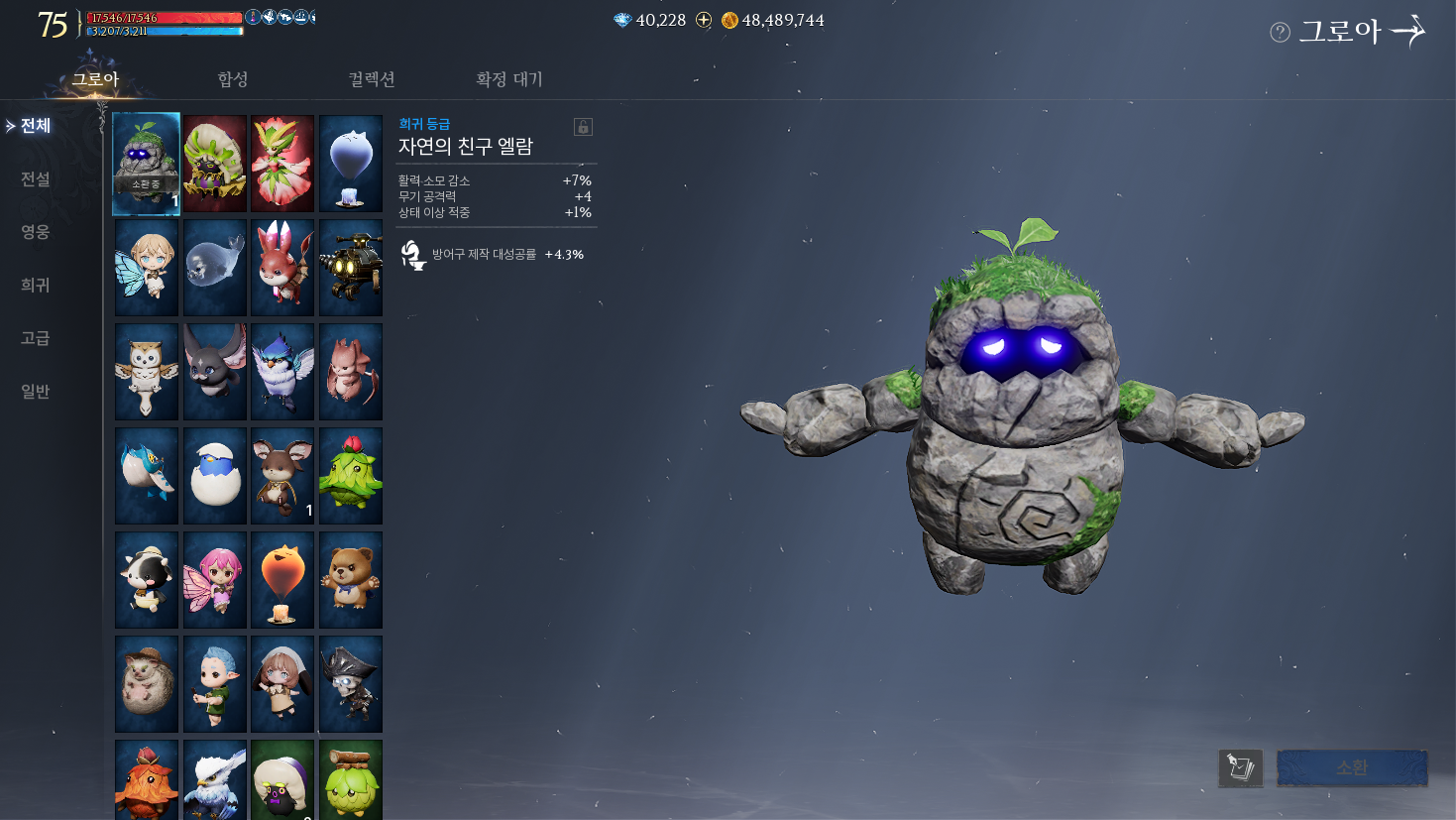Click the 소환 summon button
The width and height of the screenshot is (1456, 820).
point(1352,767)
